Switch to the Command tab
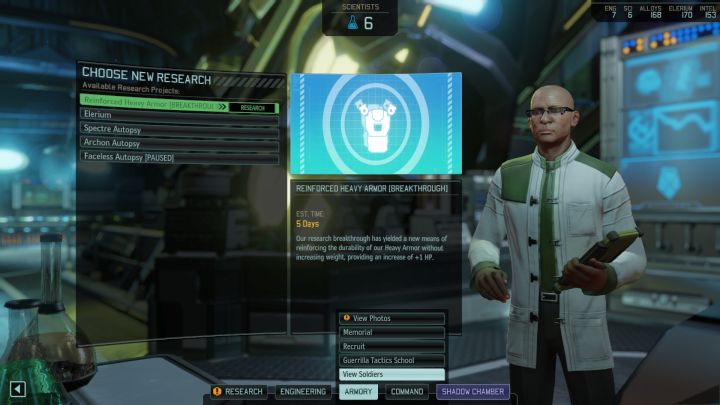 407,392
